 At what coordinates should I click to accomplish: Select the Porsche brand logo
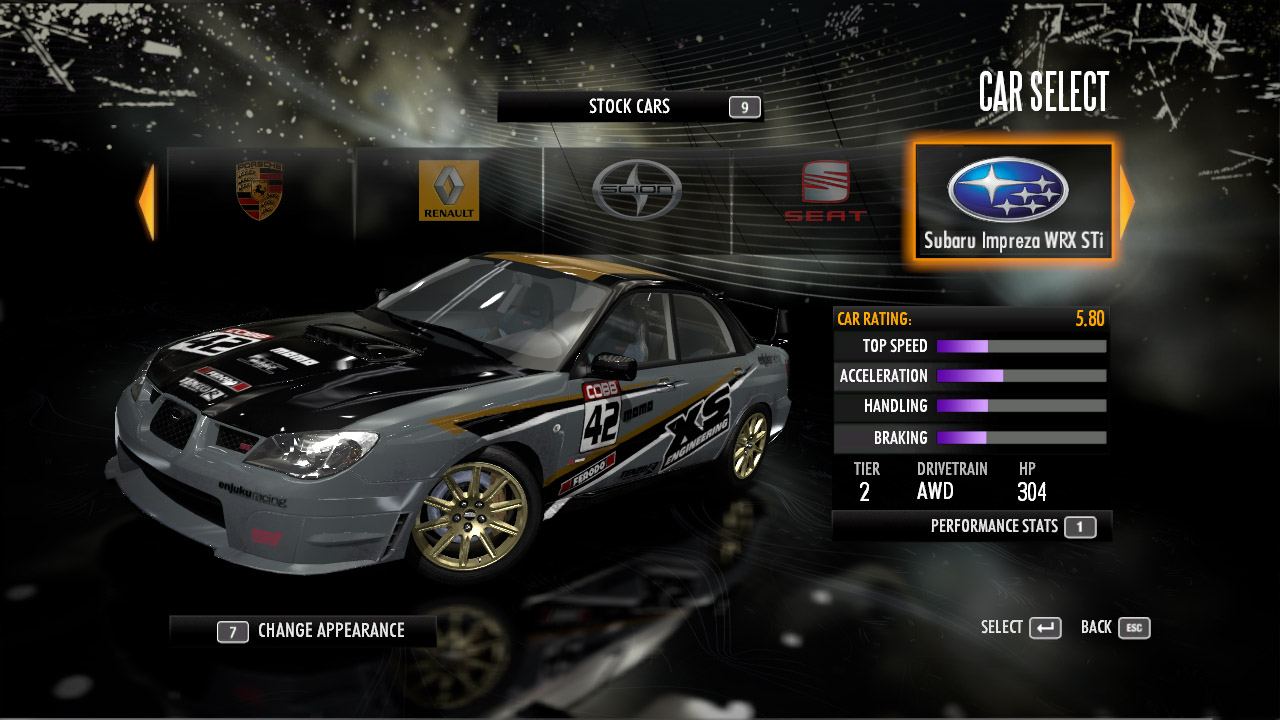click(260, 191)
